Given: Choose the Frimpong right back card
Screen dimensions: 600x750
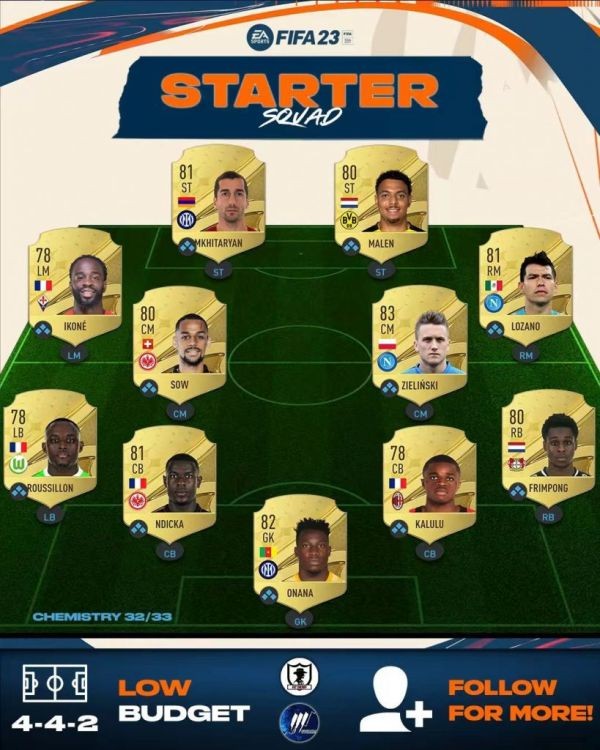Looking at the screenshot, I should pyautogui.click(x=548, y=447).
